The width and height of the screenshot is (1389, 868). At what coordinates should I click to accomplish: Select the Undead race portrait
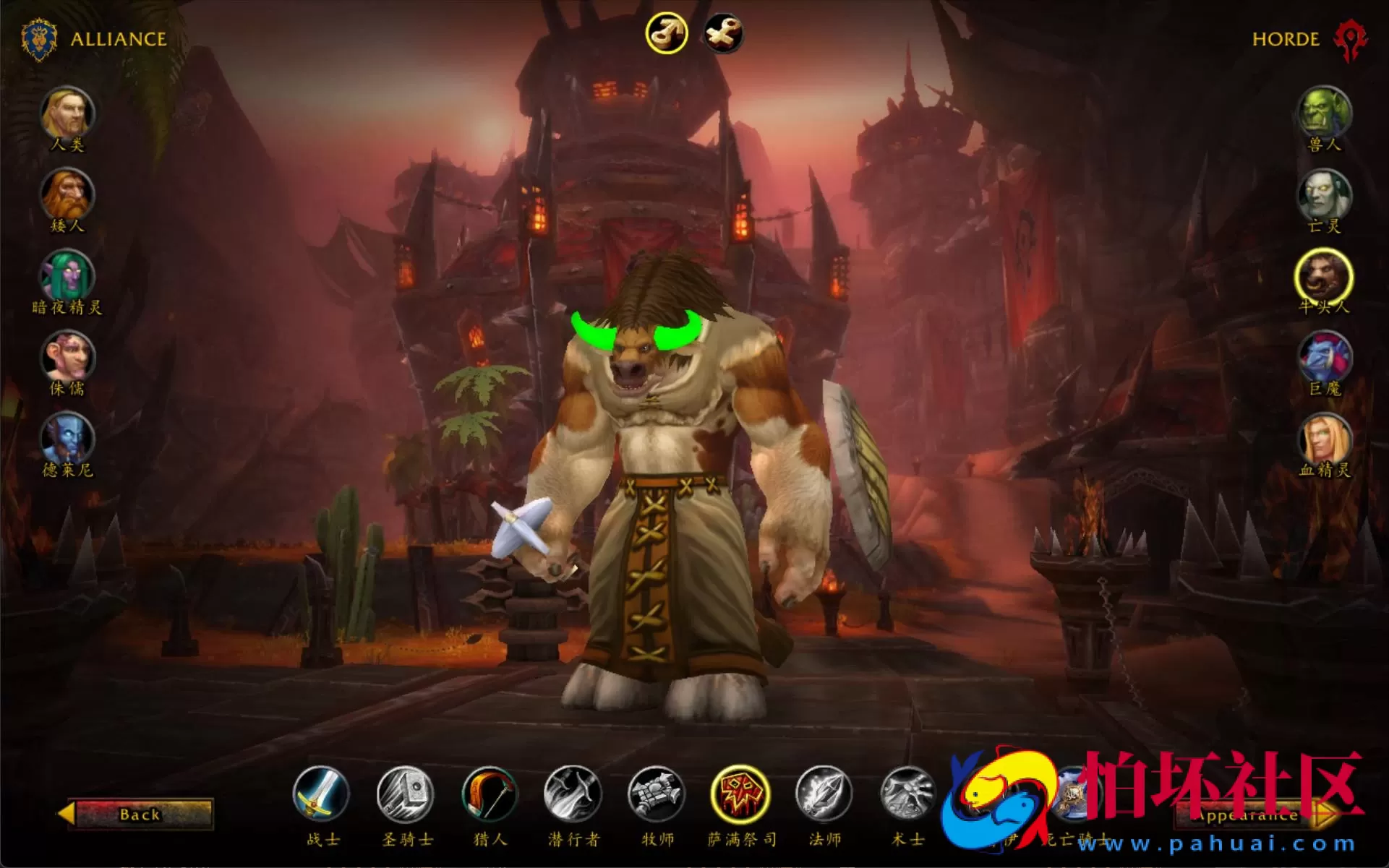(1324, 194)
